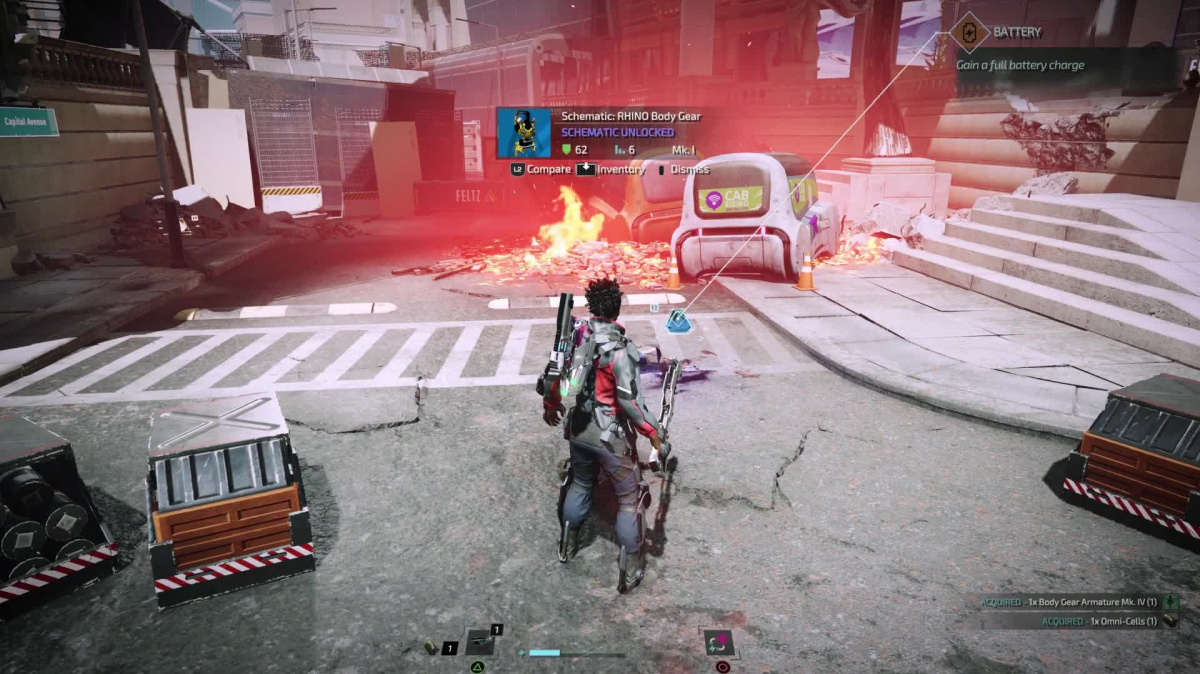
Task: Click the Battery pickup diamond icon
Action: (x=967, y=32)
